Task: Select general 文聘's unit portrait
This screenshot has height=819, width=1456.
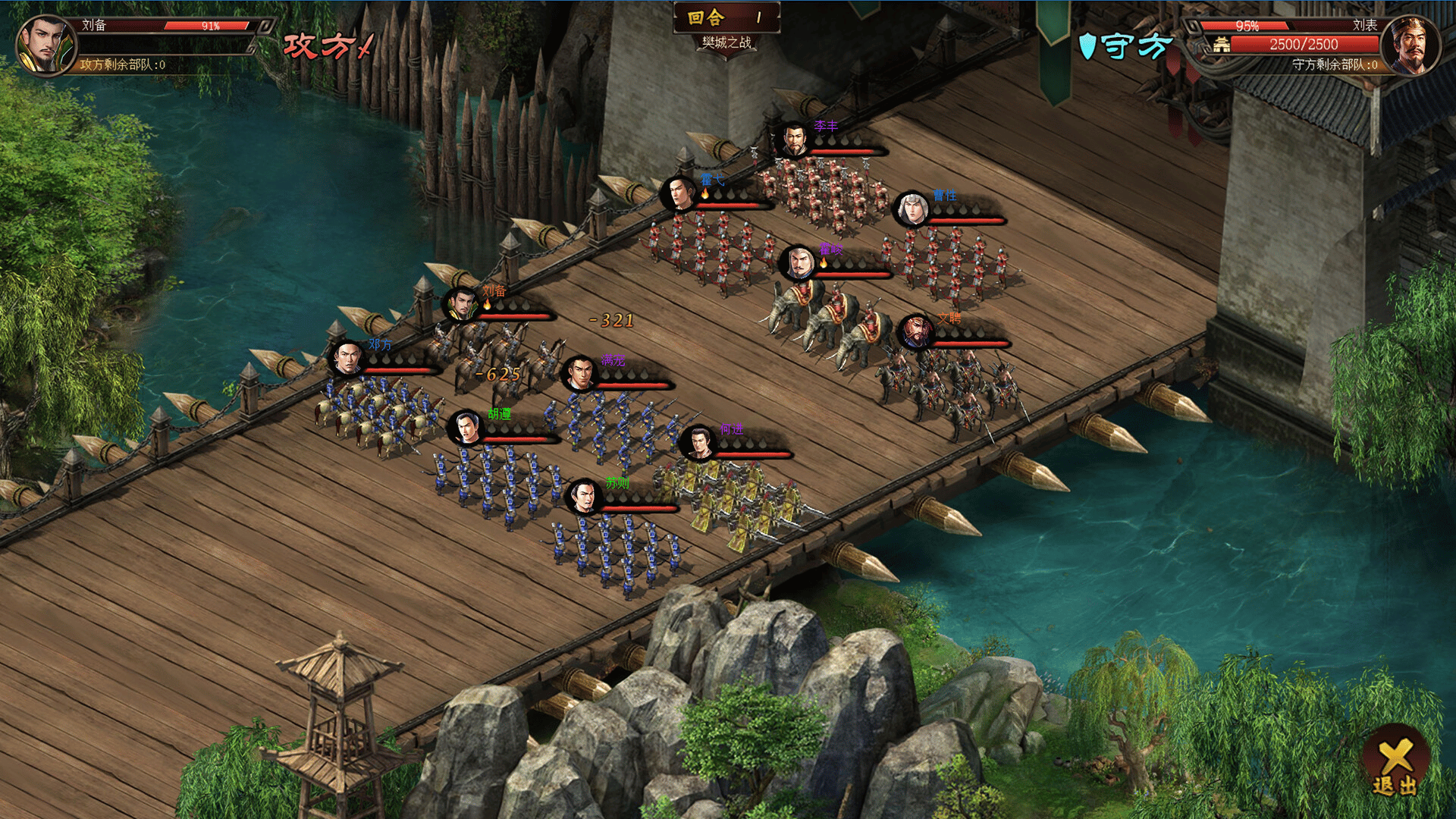Action: 915,332
